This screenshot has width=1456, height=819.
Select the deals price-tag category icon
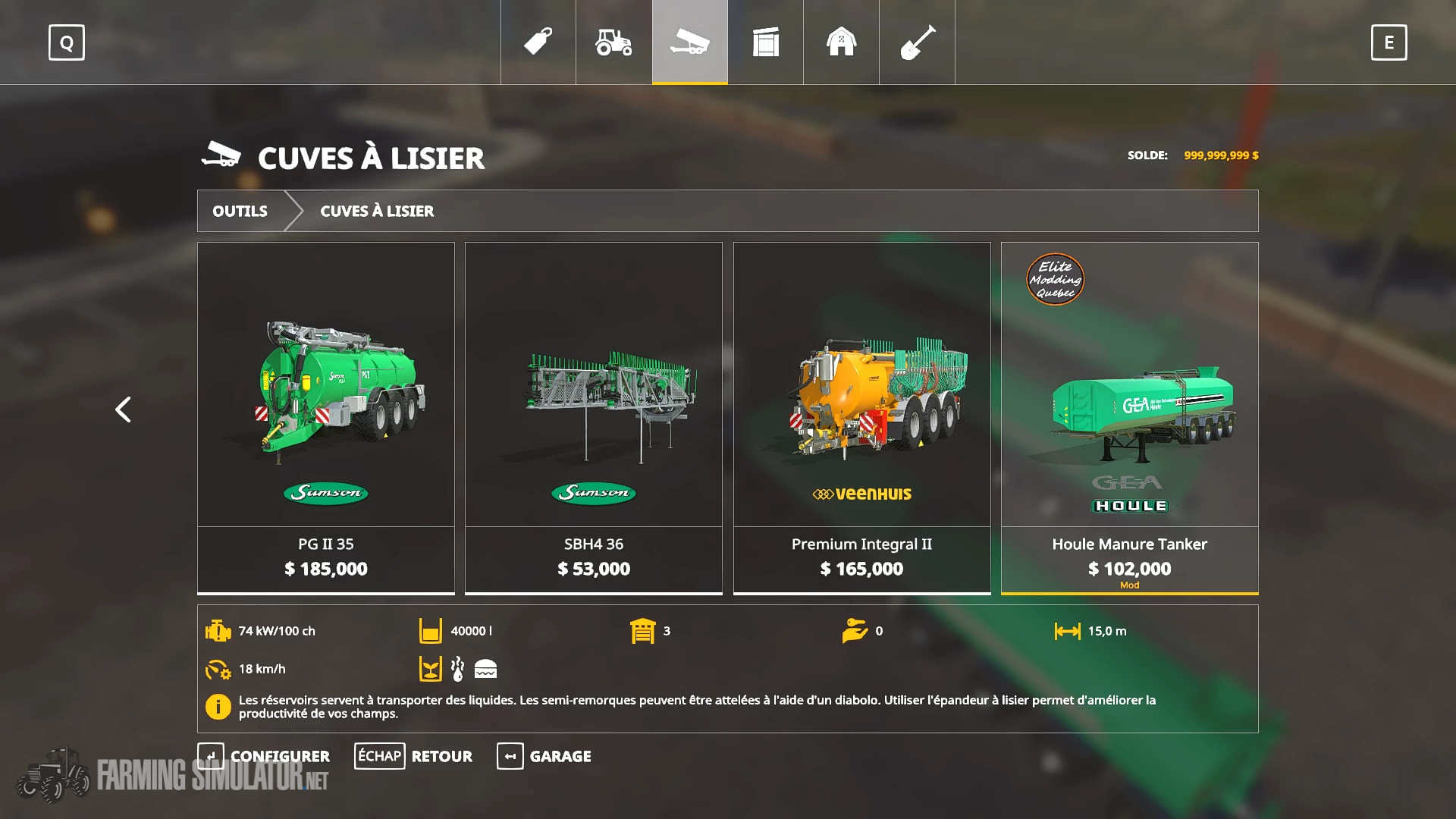(x=537, y=43)
